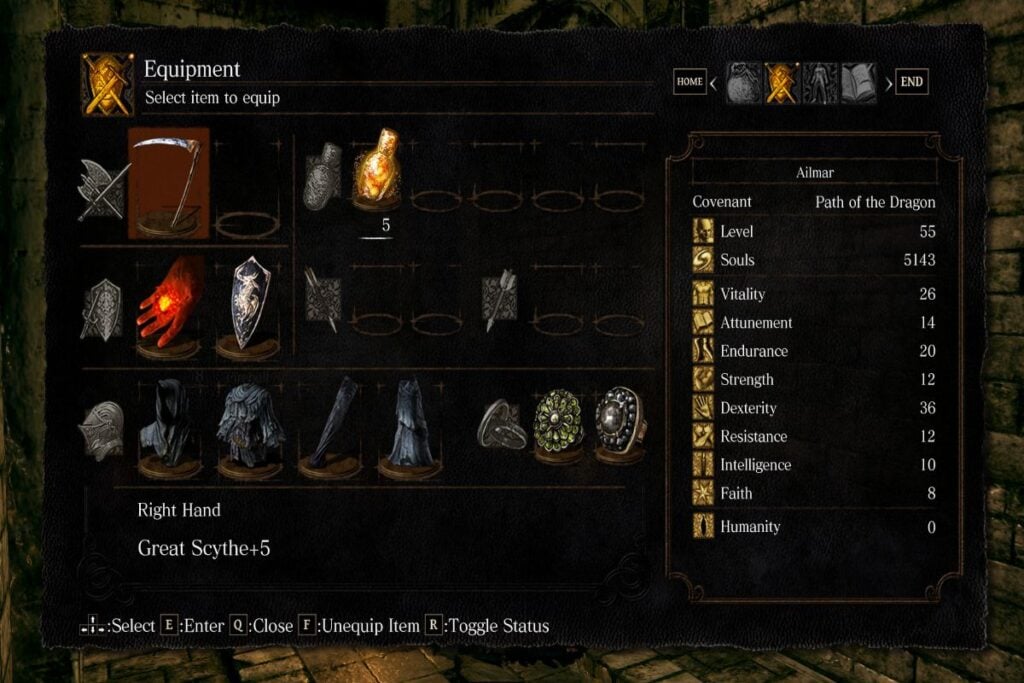
Task: Click the HOME button
Action: pyautogui.click(x=690, y=82)
